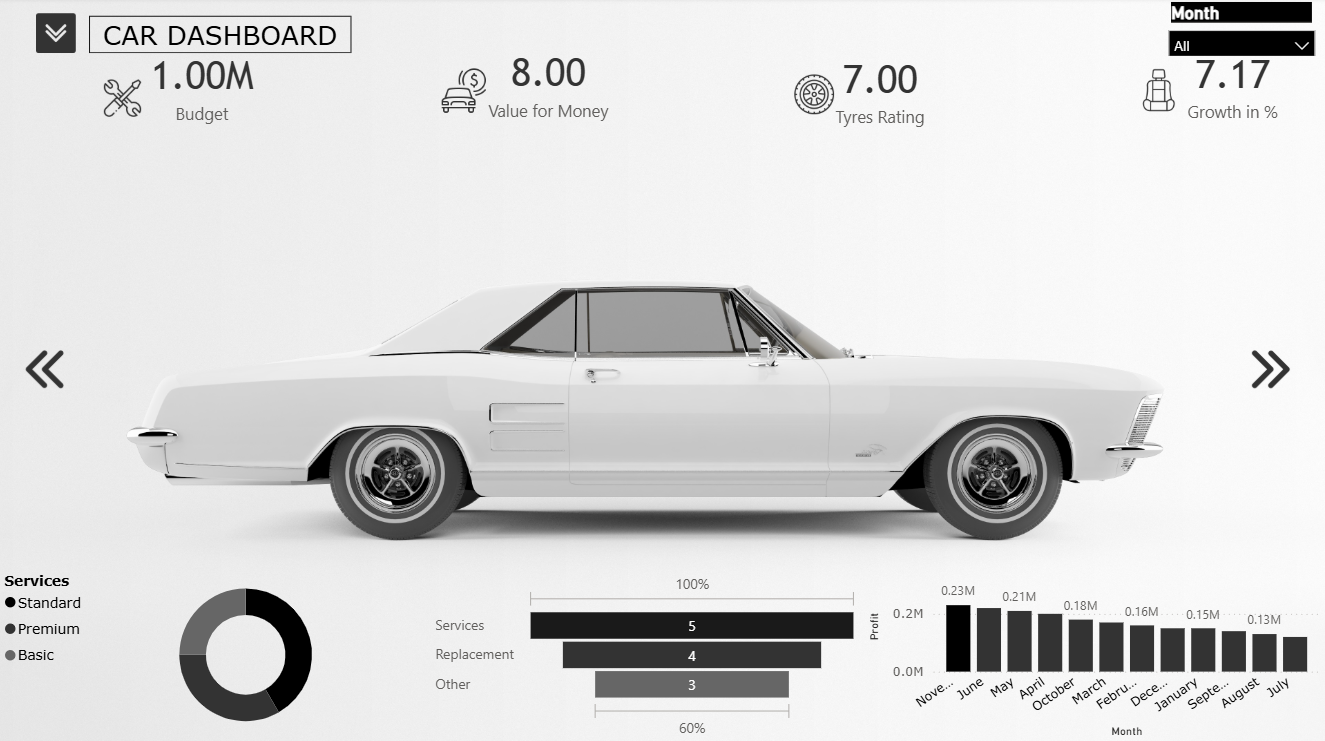Click the CAR DASHBOARD title
The height and width of the screenshot is (741, 1325).
coord(220,35)
